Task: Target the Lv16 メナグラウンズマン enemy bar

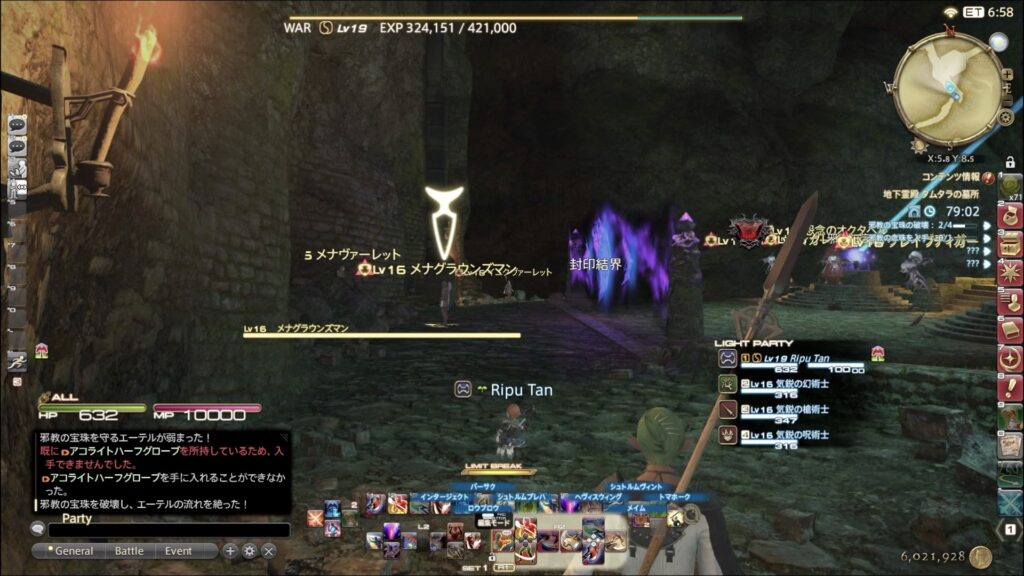Action: pyautogui.click(x=381, y=335)
